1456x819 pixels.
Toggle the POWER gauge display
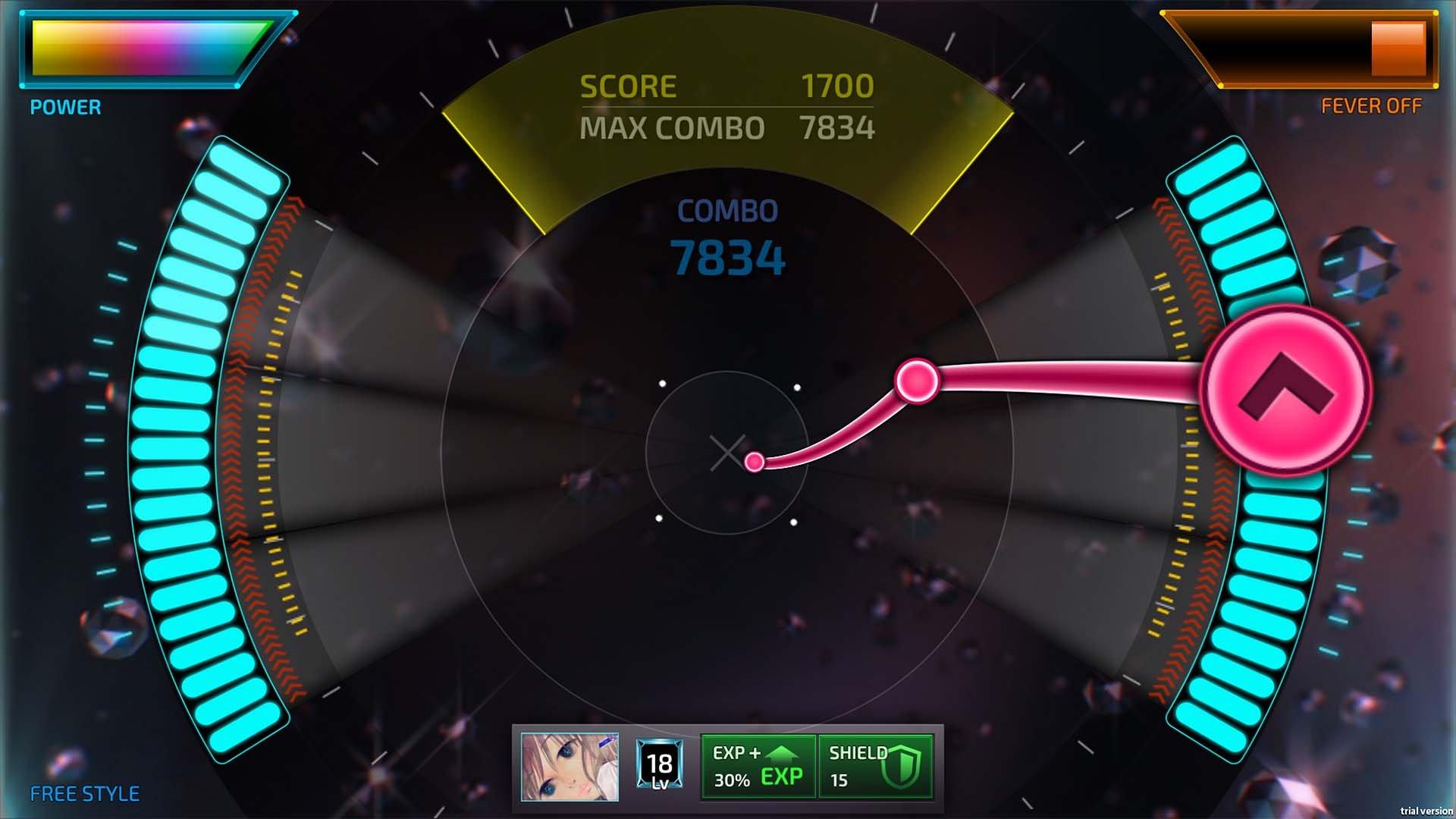(64, 107)
